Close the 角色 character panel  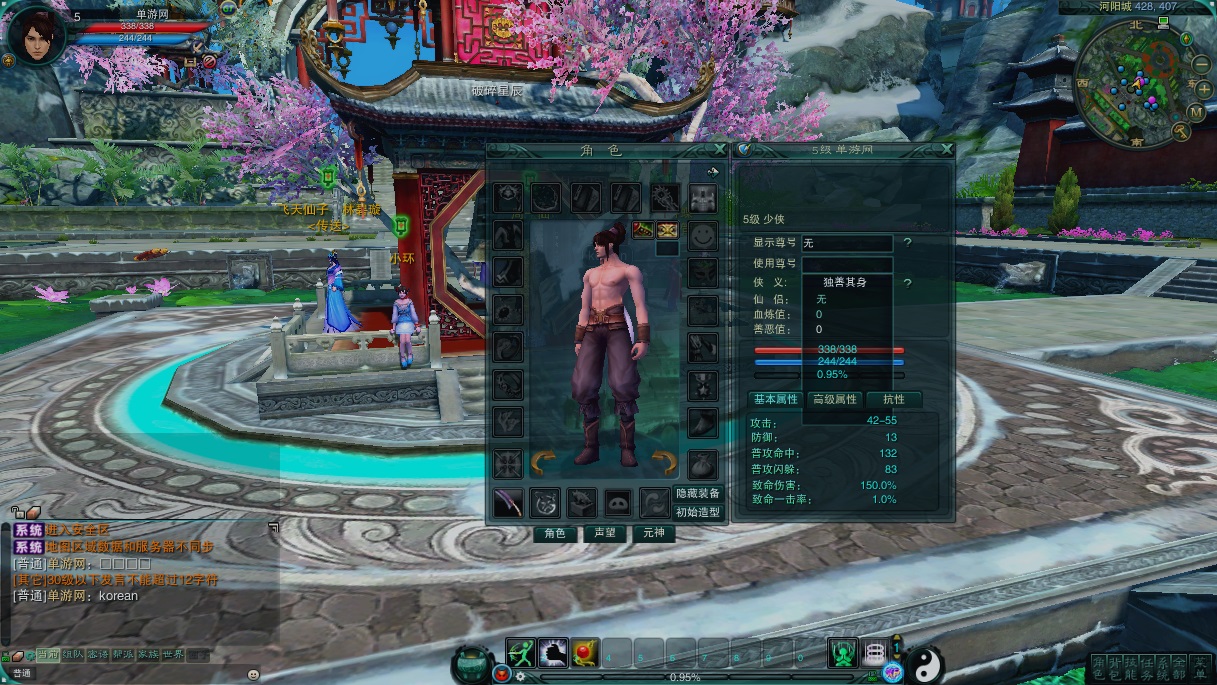click(719, 150)
